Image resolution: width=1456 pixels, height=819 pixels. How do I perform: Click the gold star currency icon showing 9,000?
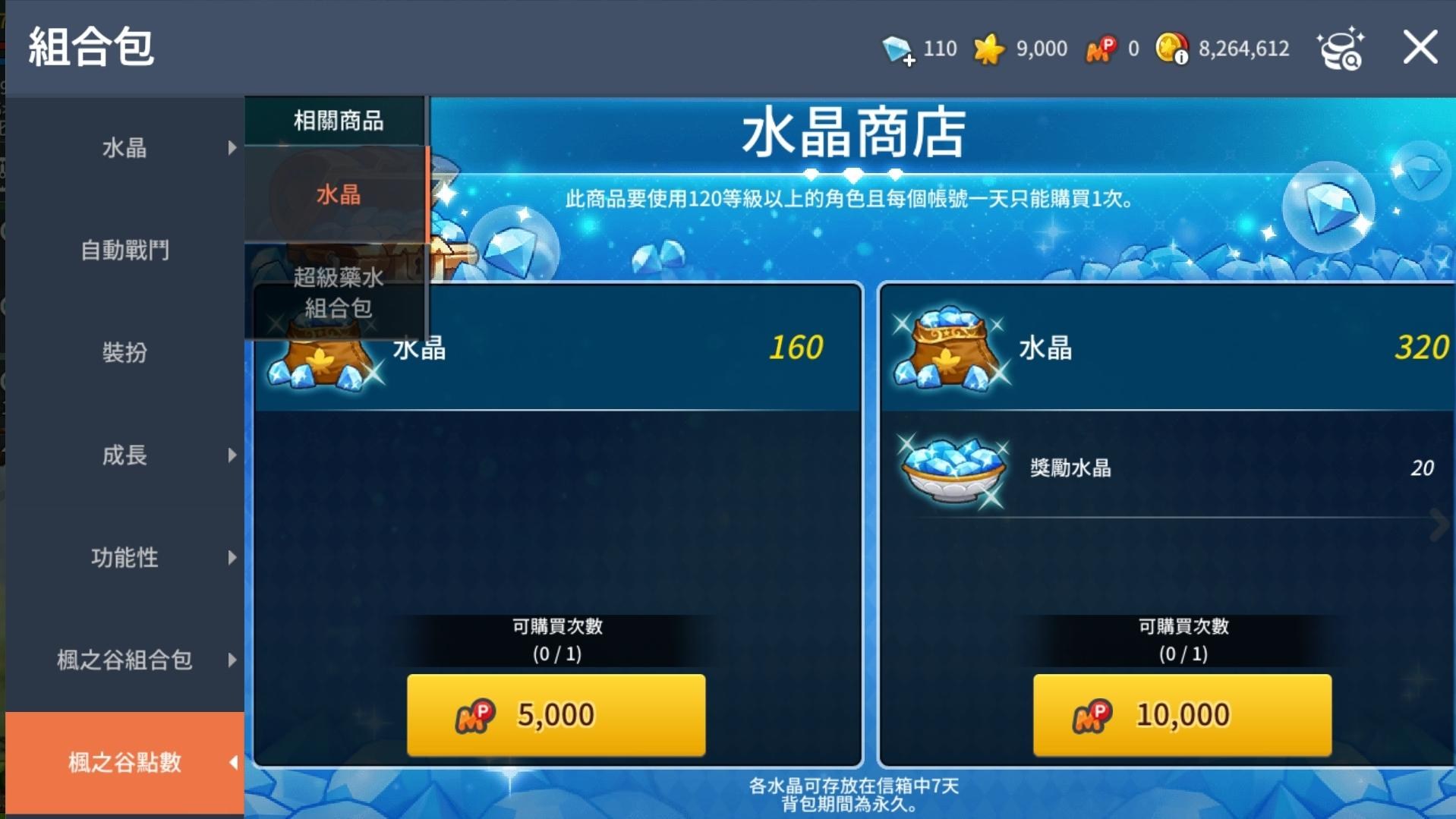(x=989, y=48)
